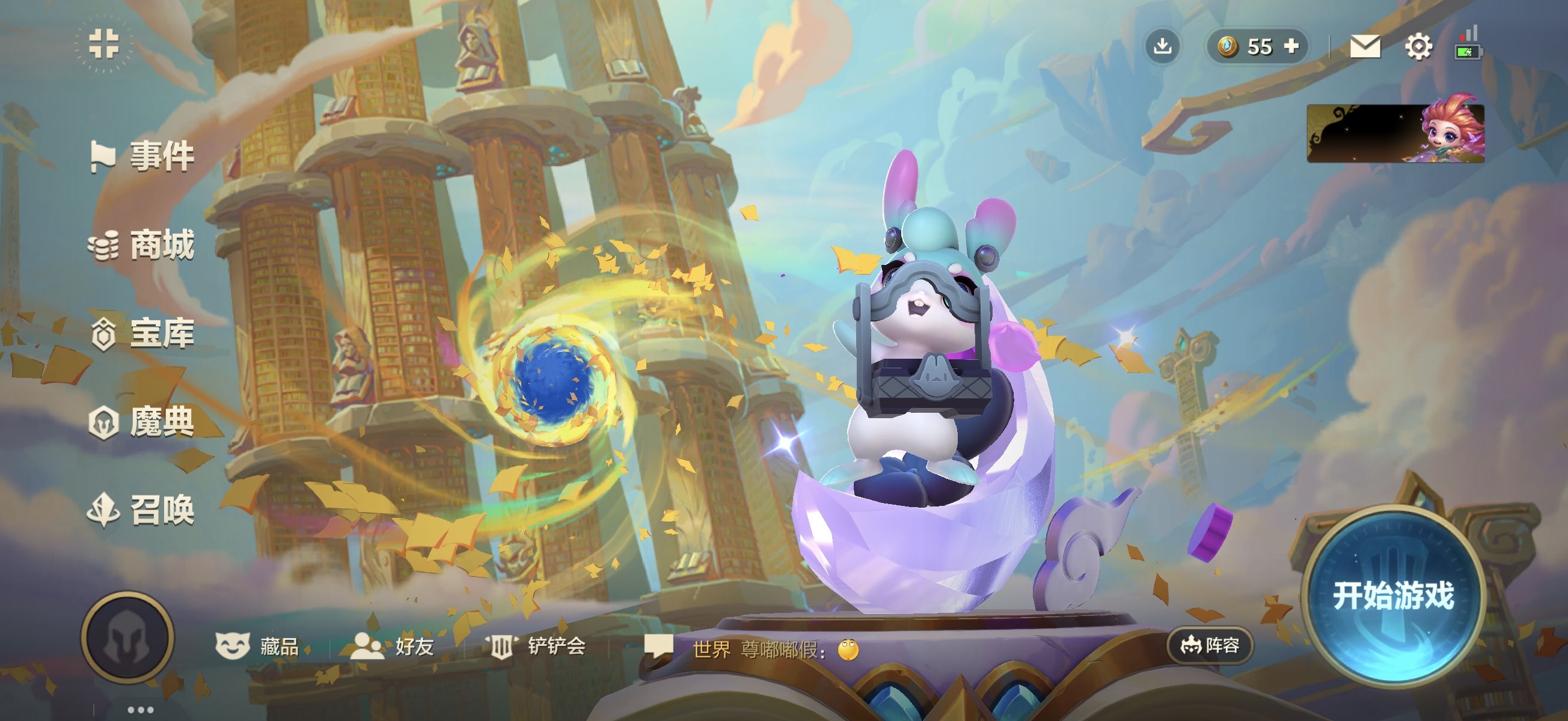Screen dimensions: 1568x721
Task: Add more currency with plus button
Action: [x=1291, y=46]
